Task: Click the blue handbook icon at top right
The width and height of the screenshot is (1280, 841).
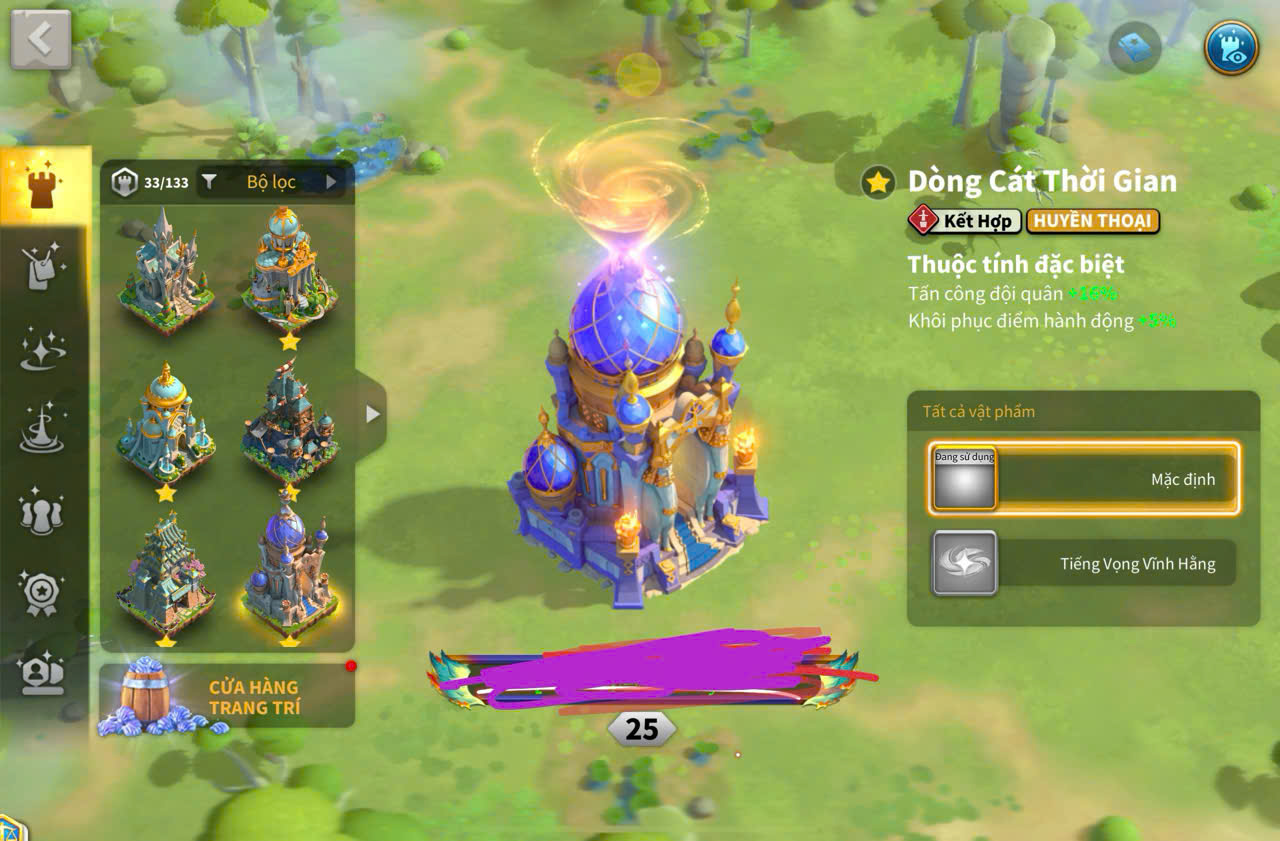Action: pyautogui.click(x=1135, y=45)
